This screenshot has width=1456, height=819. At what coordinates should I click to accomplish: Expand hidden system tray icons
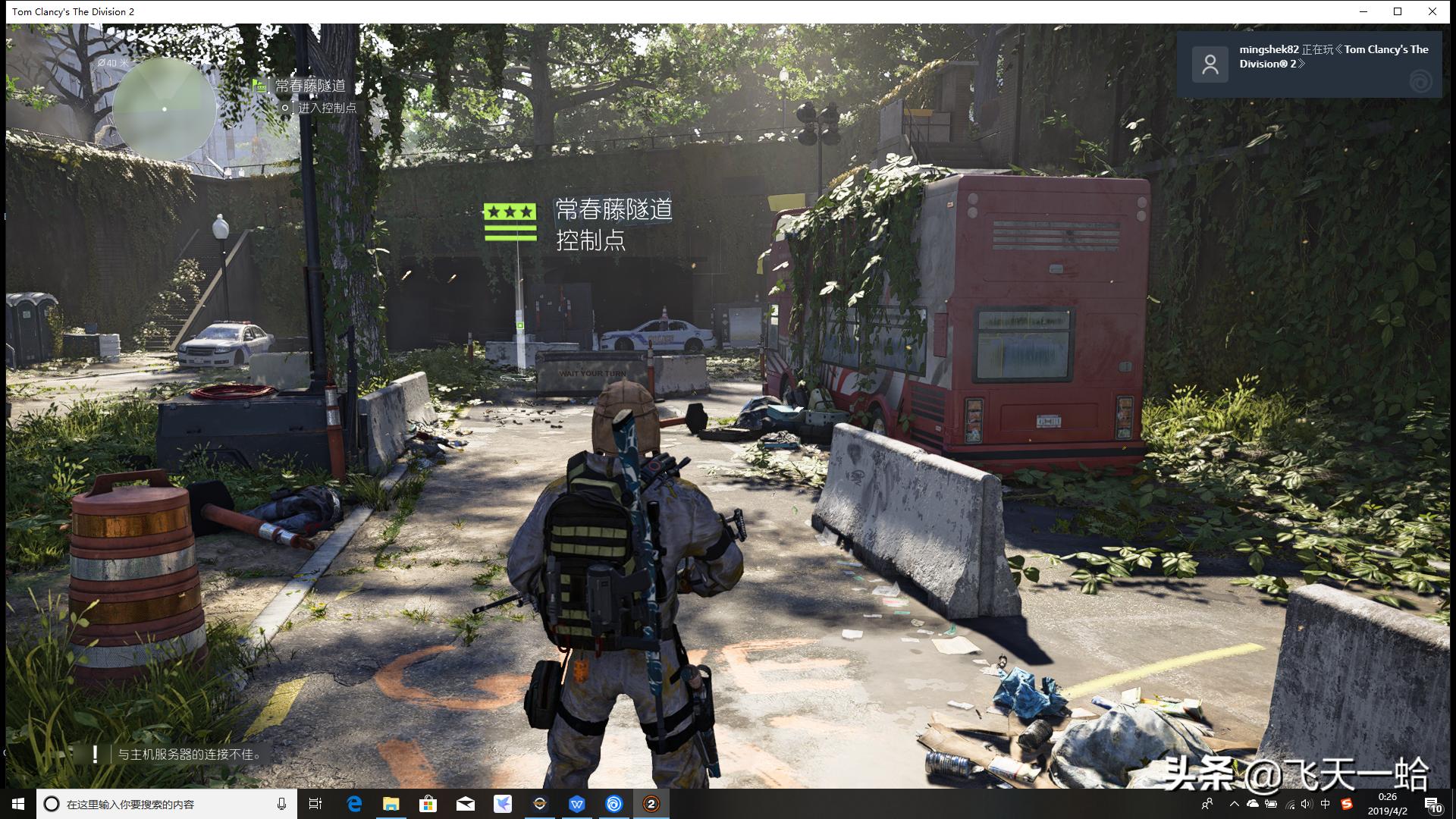pos(1235,803)
